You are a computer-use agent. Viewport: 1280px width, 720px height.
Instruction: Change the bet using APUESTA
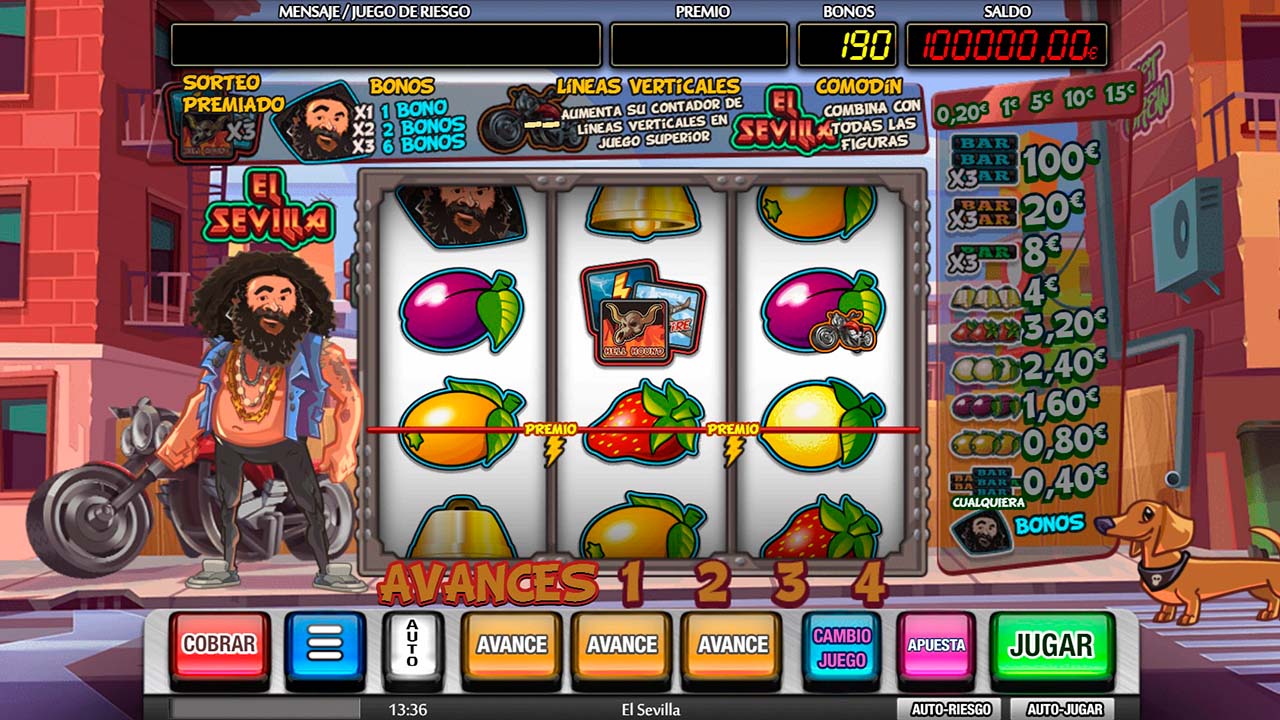coord(936,646)
